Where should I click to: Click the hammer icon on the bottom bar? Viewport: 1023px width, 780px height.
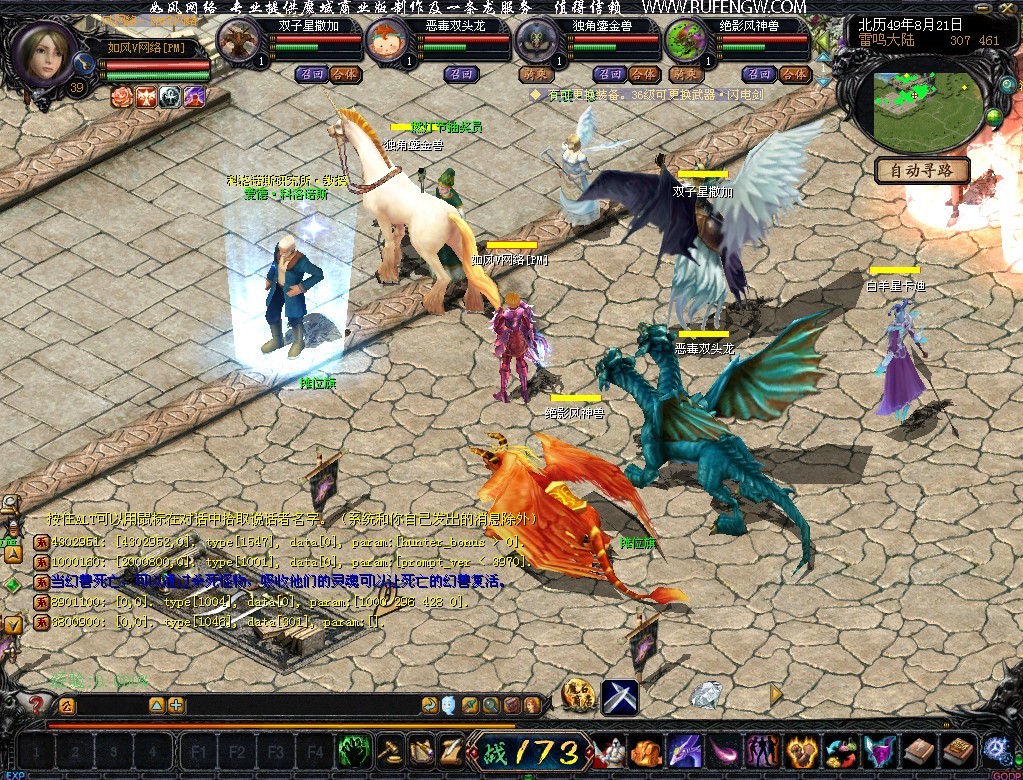[x=389, y=750]
